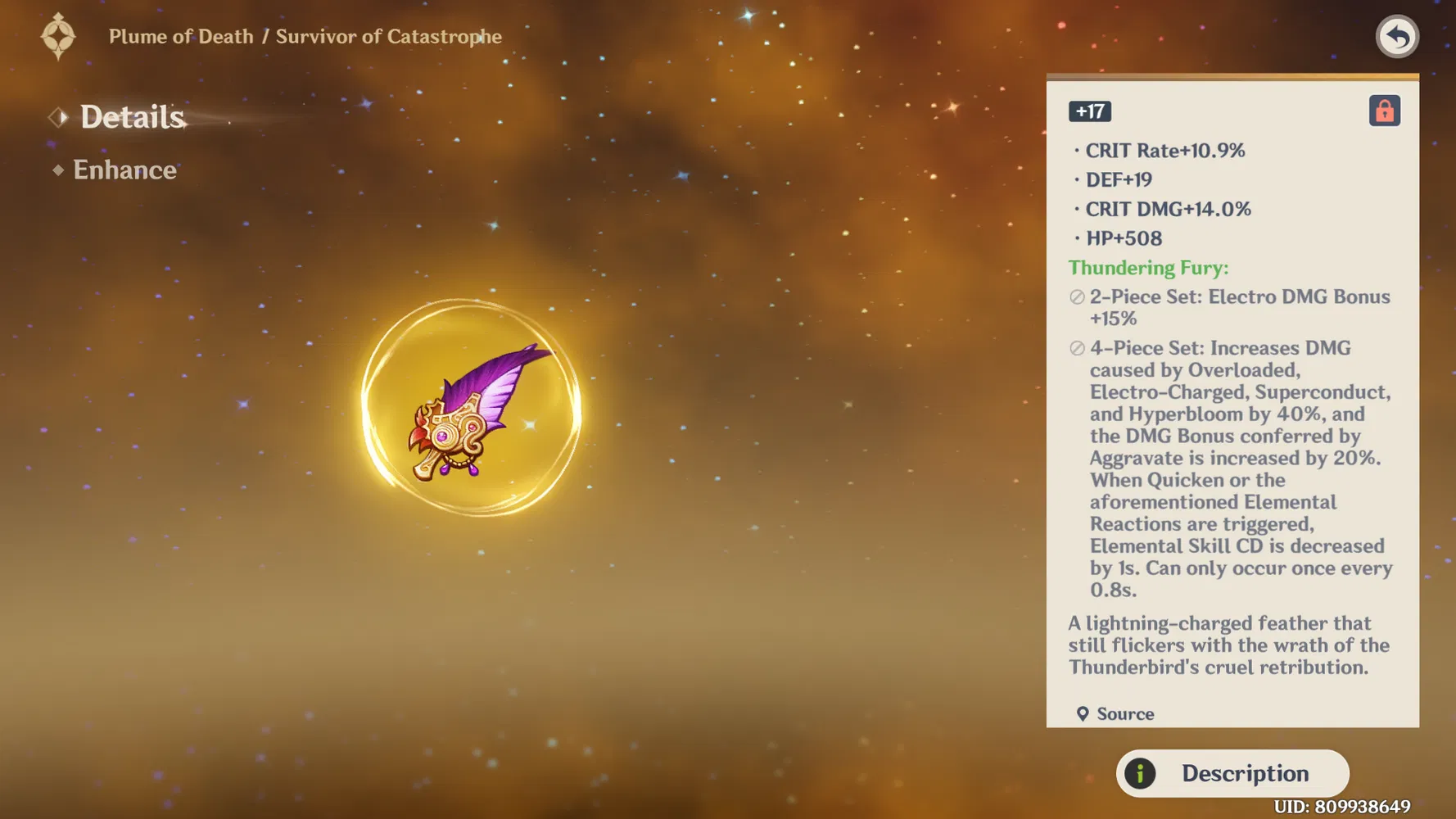Click the +17 level badge

coord(1089,111)
